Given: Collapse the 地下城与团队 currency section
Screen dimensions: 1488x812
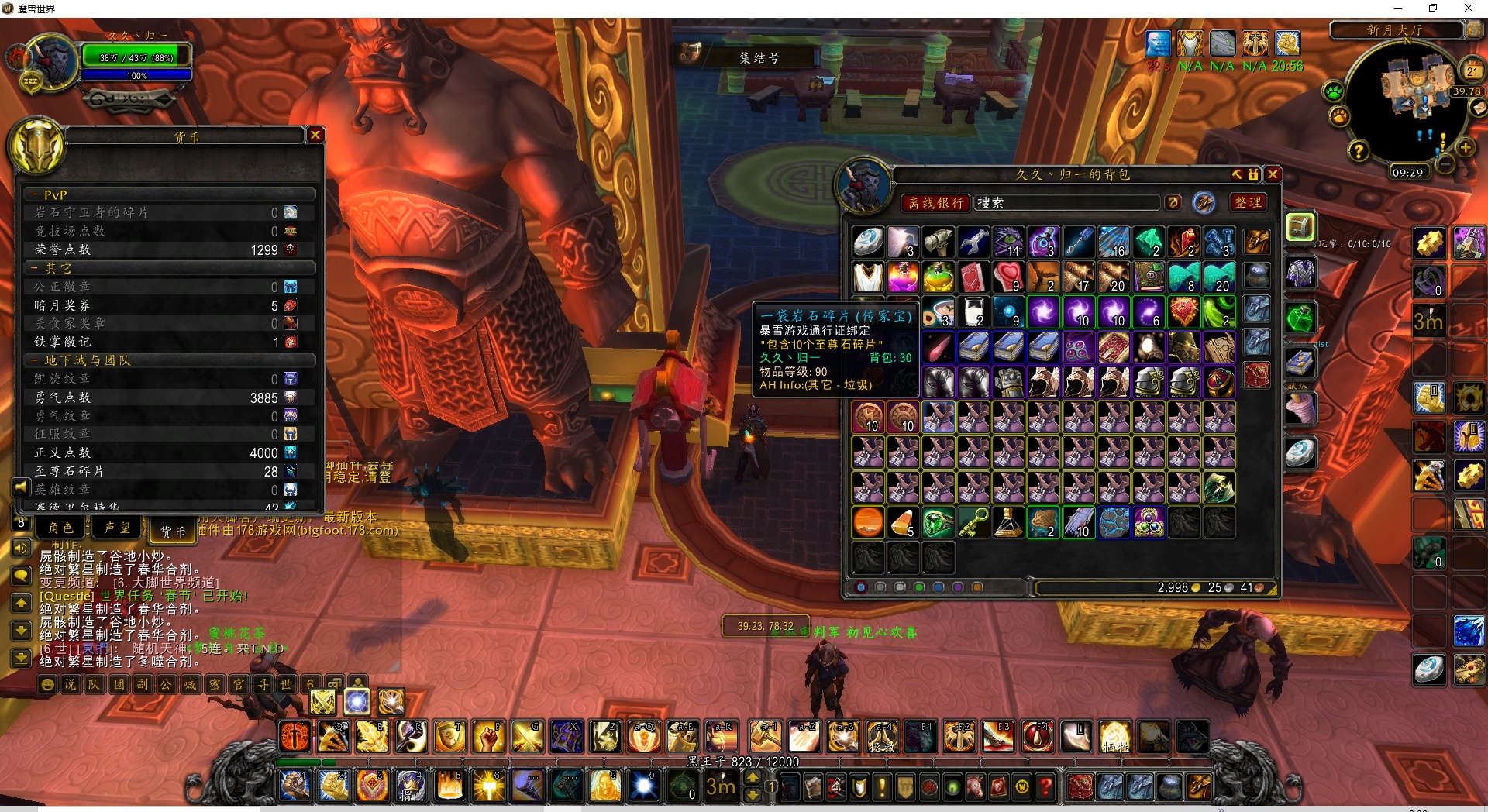Looking at the screenshot, I should tap(34, 360).
